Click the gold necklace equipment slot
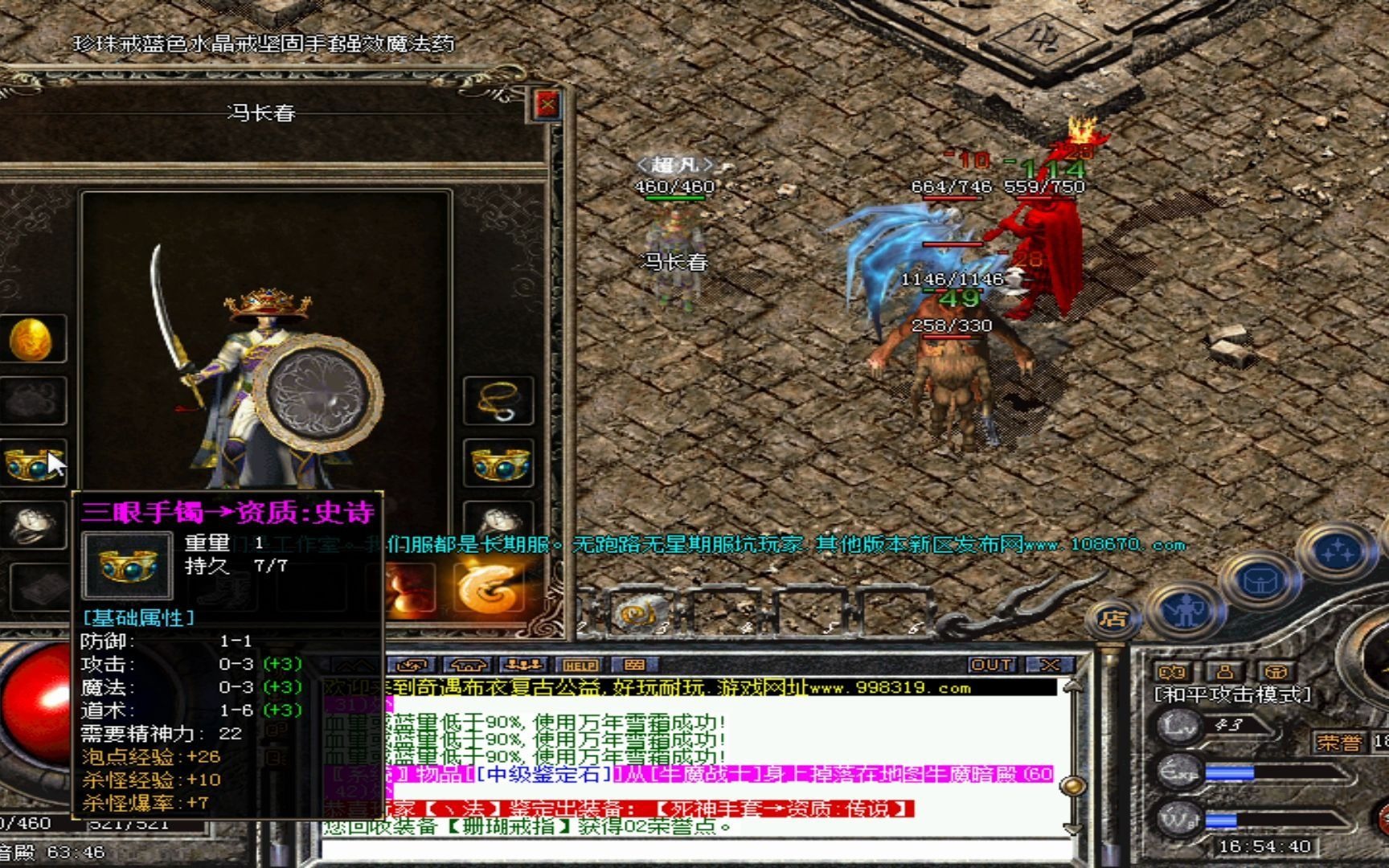The image size is (1389, 868). 498,400
